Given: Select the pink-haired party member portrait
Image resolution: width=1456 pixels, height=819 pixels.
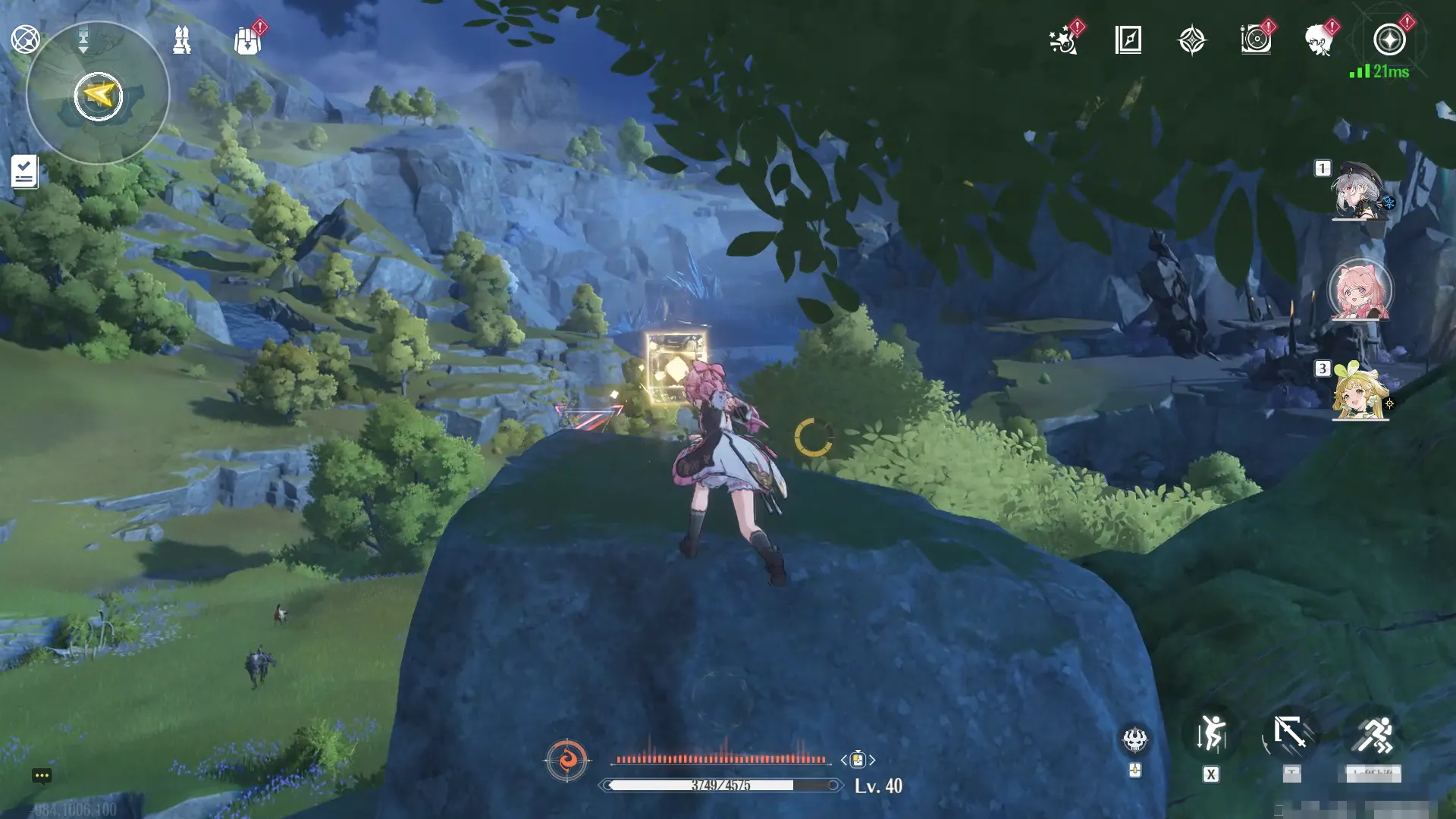Looking at the screenshot, I should tap(1360, 291).
